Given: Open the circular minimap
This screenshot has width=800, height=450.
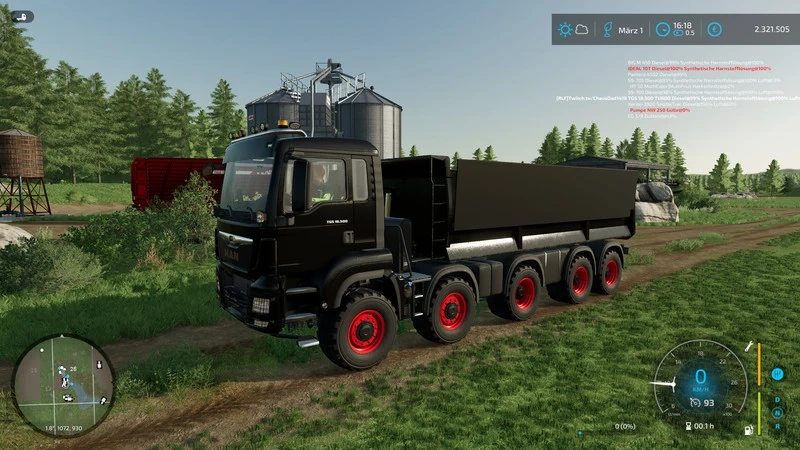Looking at the screenshot, I should pos(62,385).
